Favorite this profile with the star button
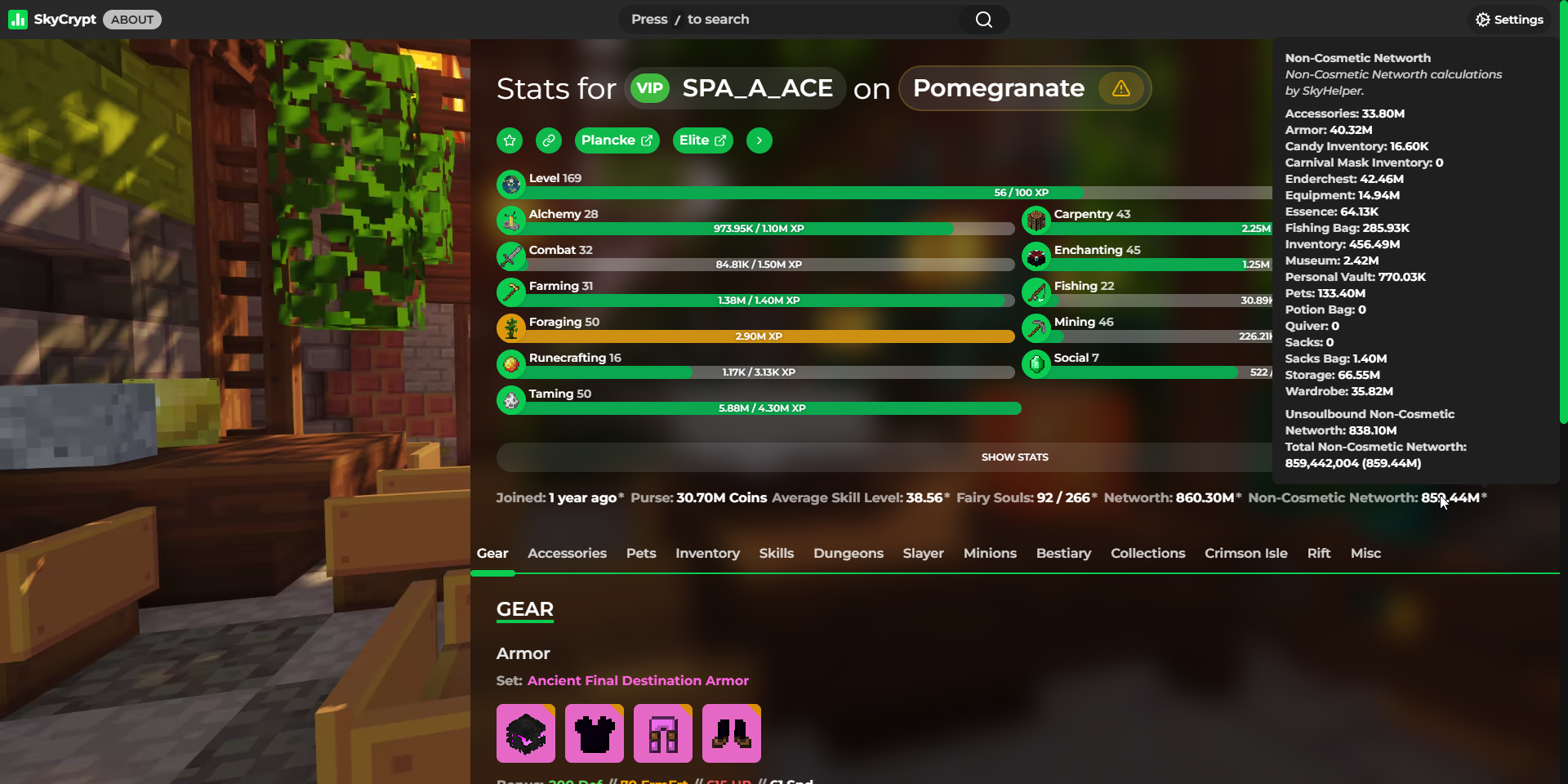Image resolution: width=1568 pixels, height=784 pixels. (x=510, y=140)
